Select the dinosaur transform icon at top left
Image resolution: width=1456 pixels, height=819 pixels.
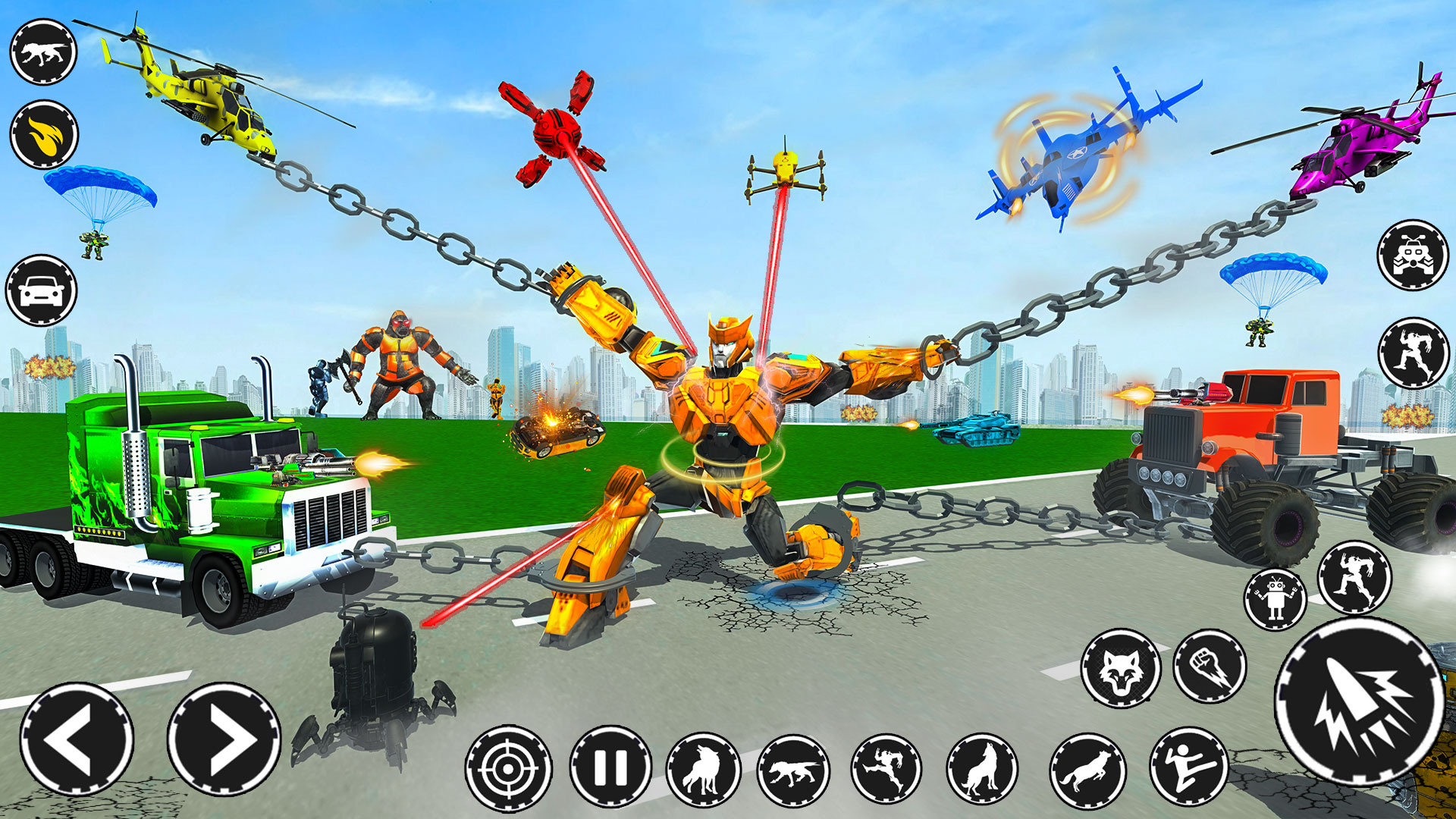pyautogui.click(x=42, y=53)
